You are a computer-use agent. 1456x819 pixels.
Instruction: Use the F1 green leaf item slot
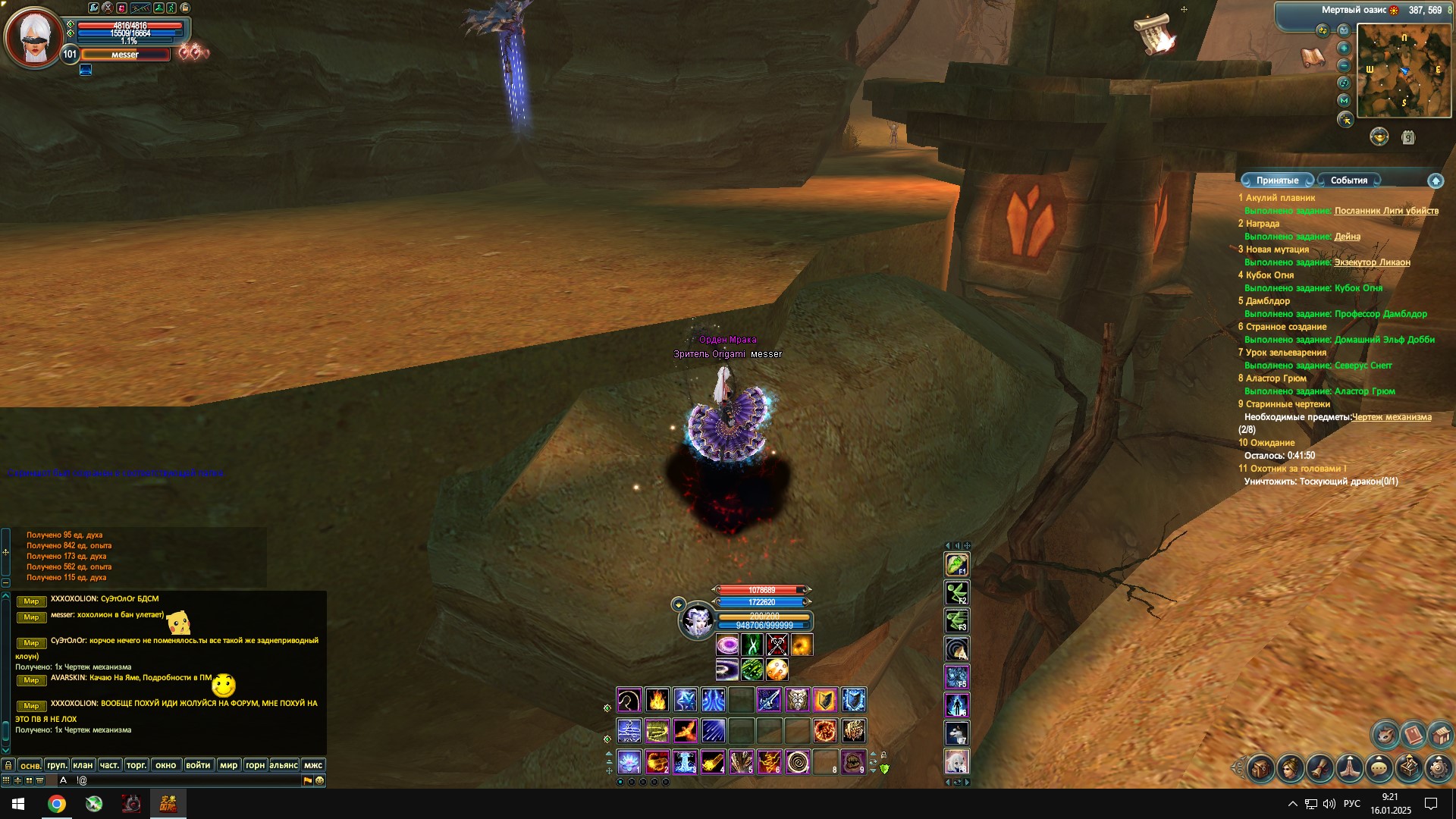pyautogui.click(x=956, y=565)
